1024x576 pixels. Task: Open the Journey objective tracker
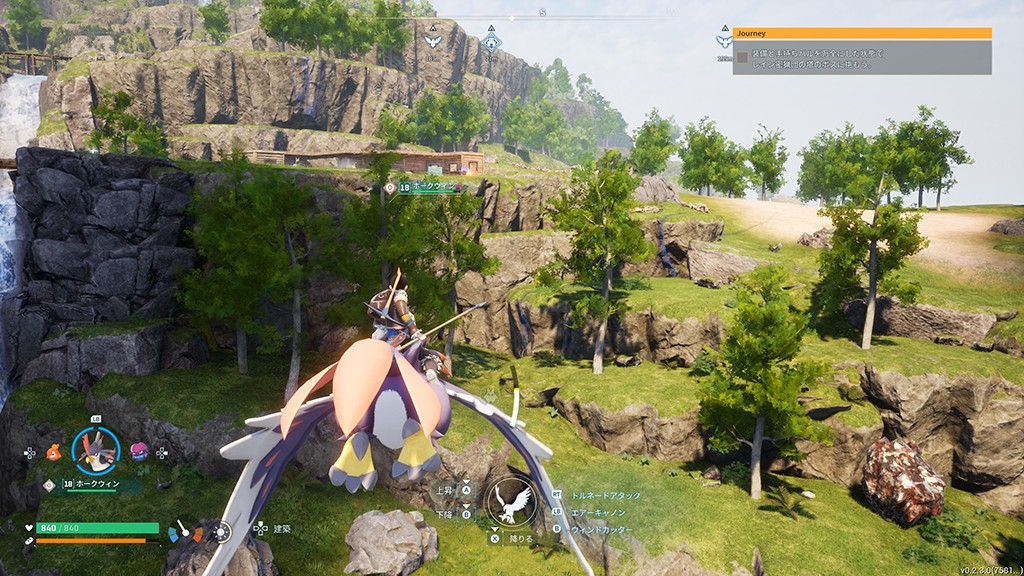coord(862,33)
